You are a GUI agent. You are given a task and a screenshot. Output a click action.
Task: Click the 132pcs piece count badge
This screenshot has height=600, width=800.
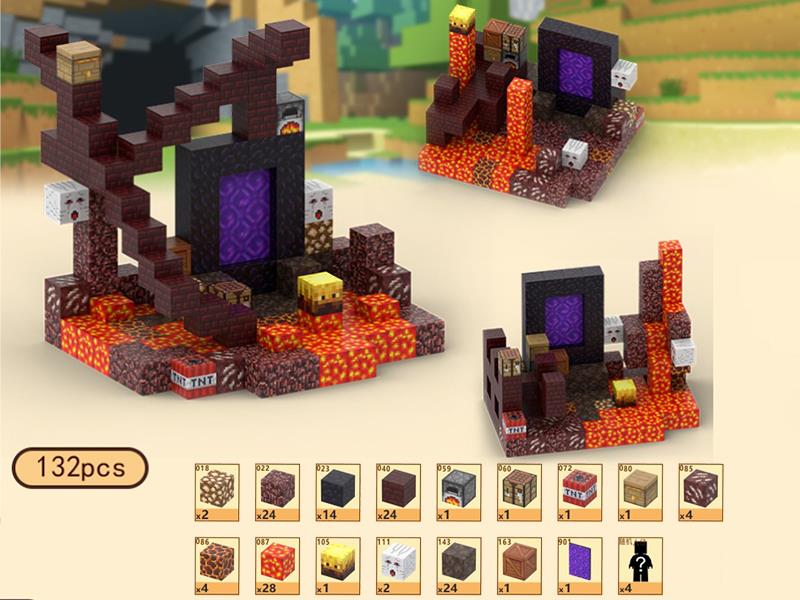[82, 467]
